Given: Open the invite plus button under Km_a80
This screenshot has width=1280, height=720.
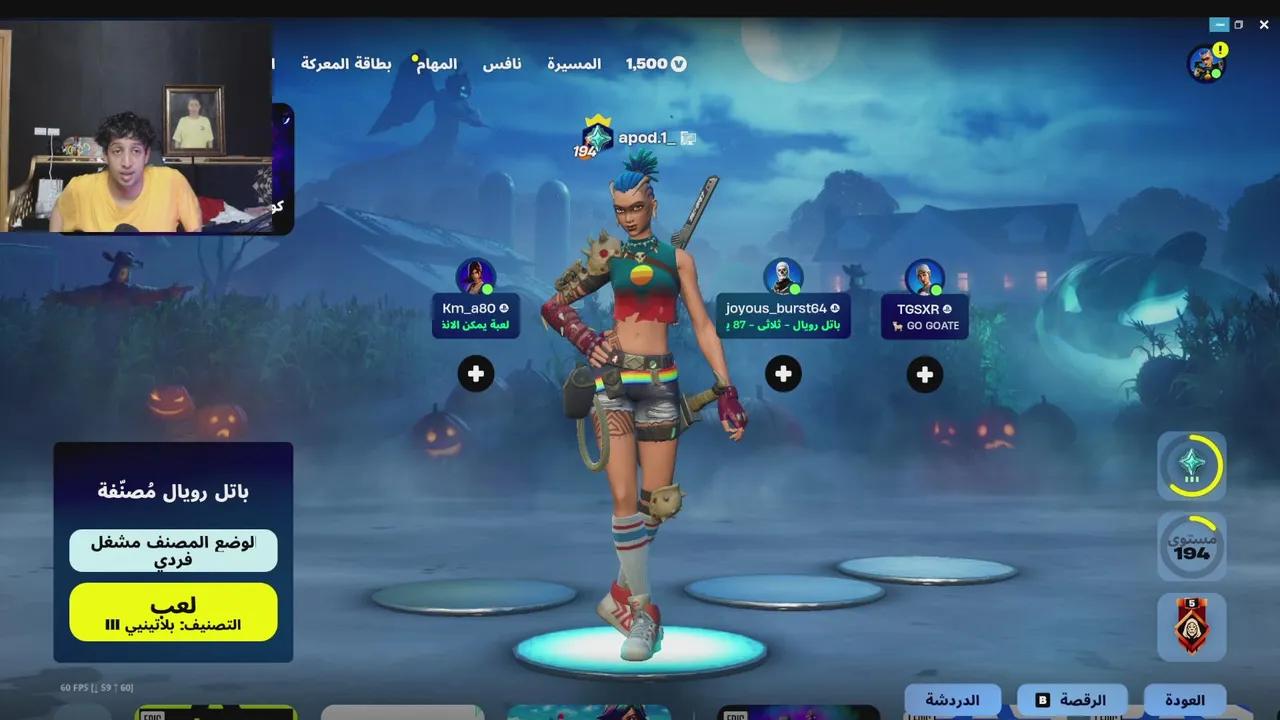Looking at the screenshot, I should pos(476,373).
